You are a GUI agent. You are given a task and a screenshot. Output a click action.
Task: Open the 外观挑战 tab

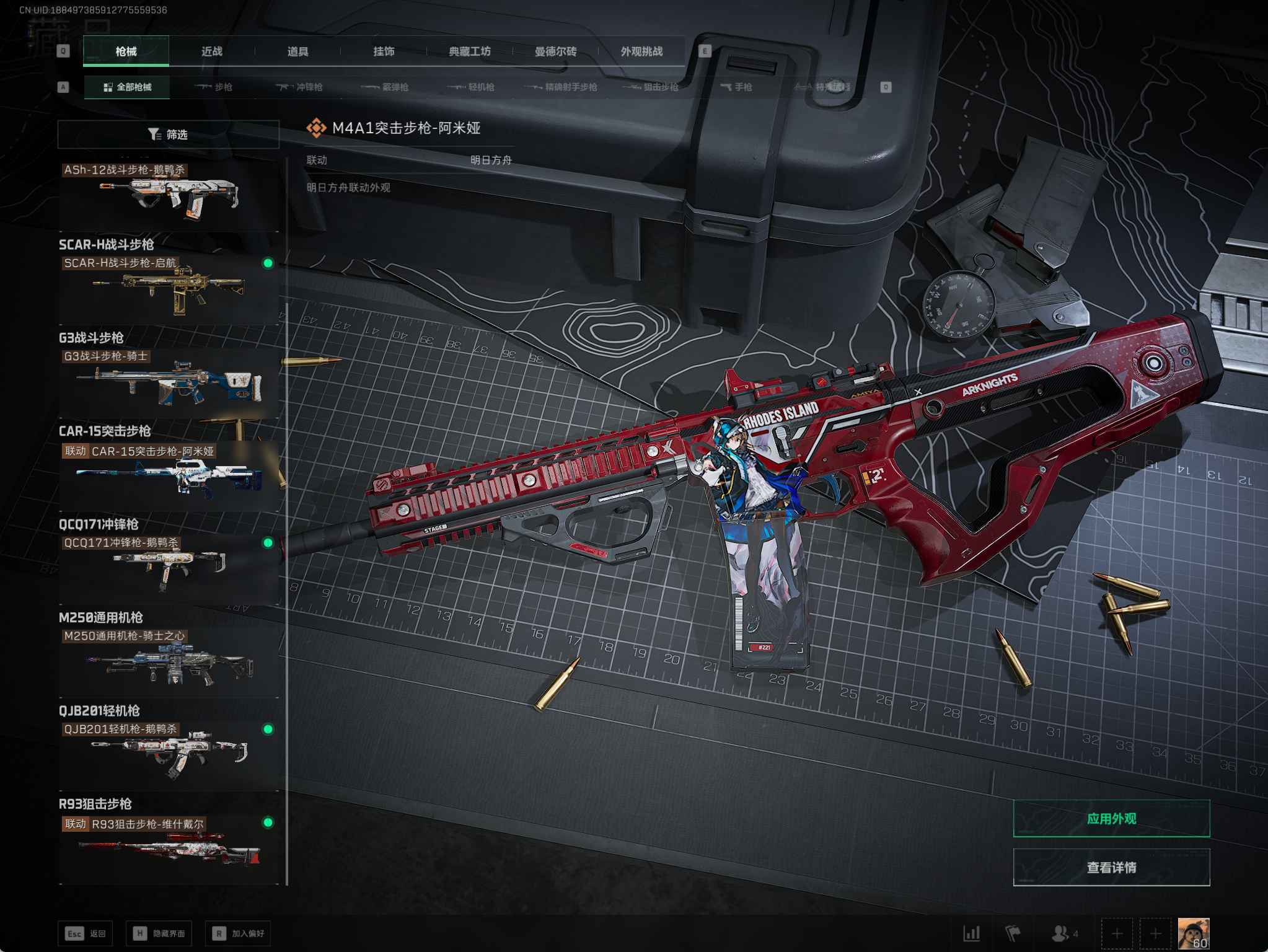(641, 51)
